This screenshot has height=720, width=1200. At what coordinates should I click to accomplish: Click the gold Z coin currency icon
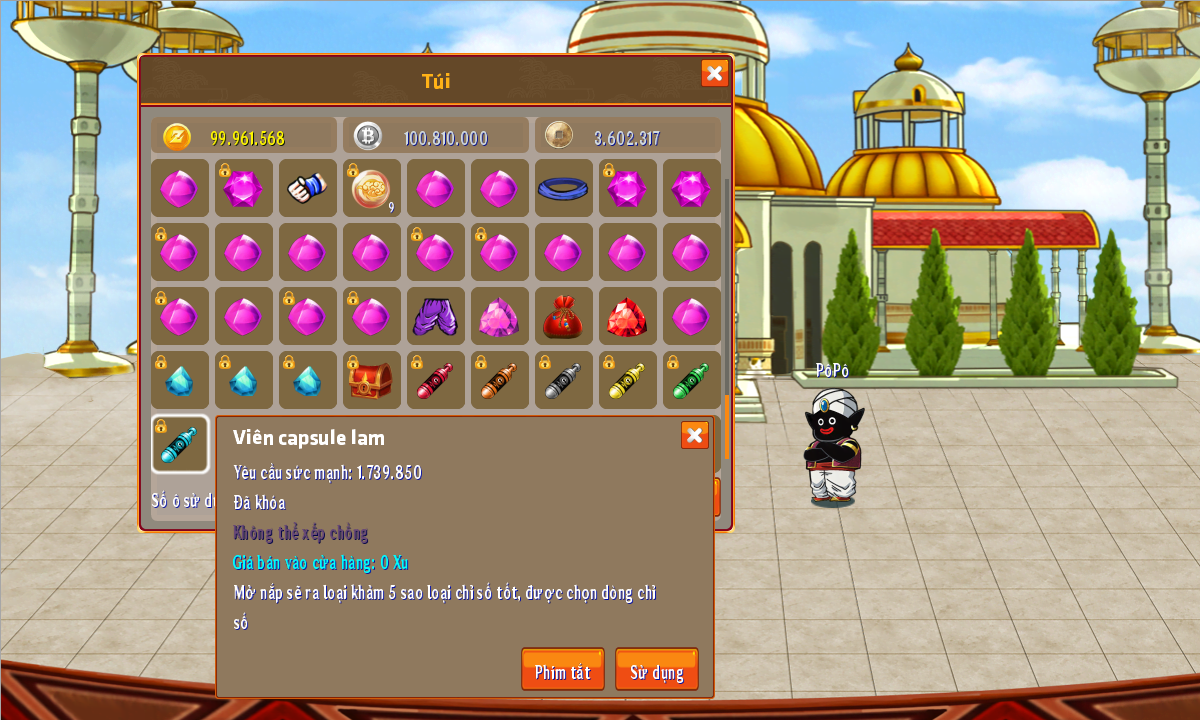(177, 137)
